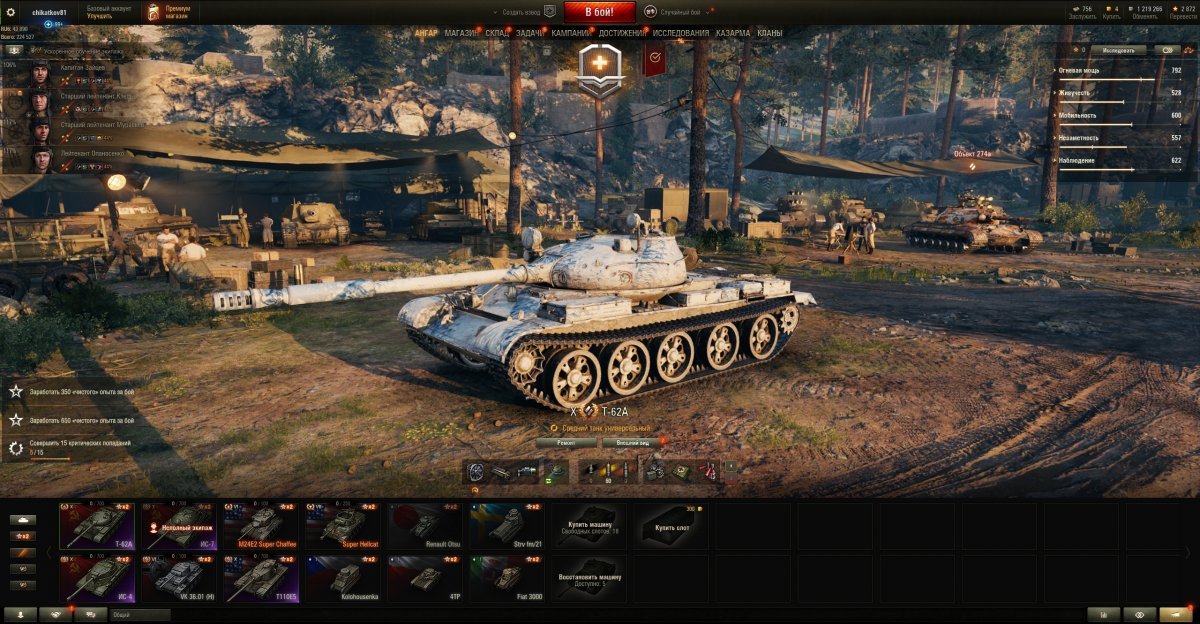Image resolution: width=1200 pixels, height=624 pixels.
Task: Open the Кланы (Clans) tab
Action: [x=770, y=33]
